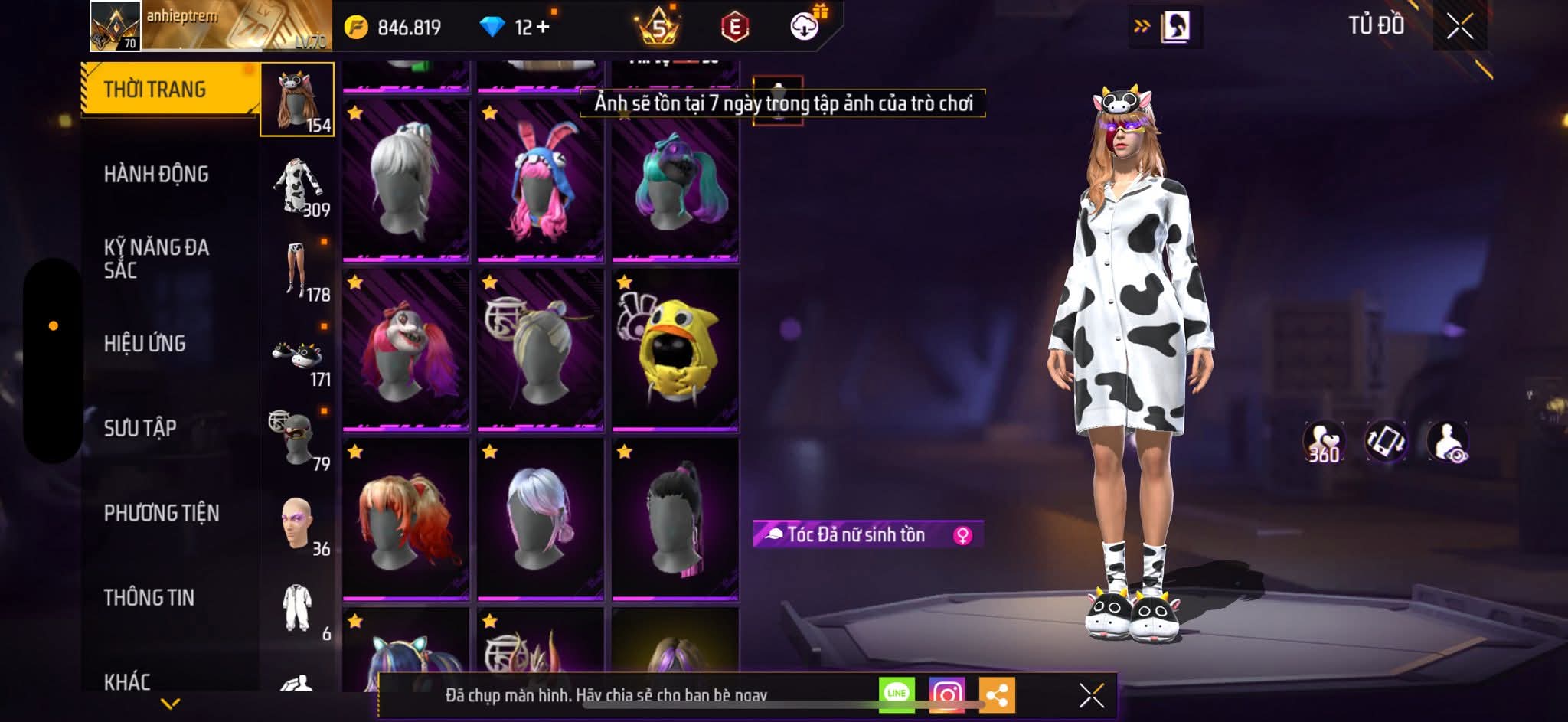Select the black ponytail hairstyle
The width and height of the screenshot is (1568, 722).
pyautogui.click(x=675, y=518)
